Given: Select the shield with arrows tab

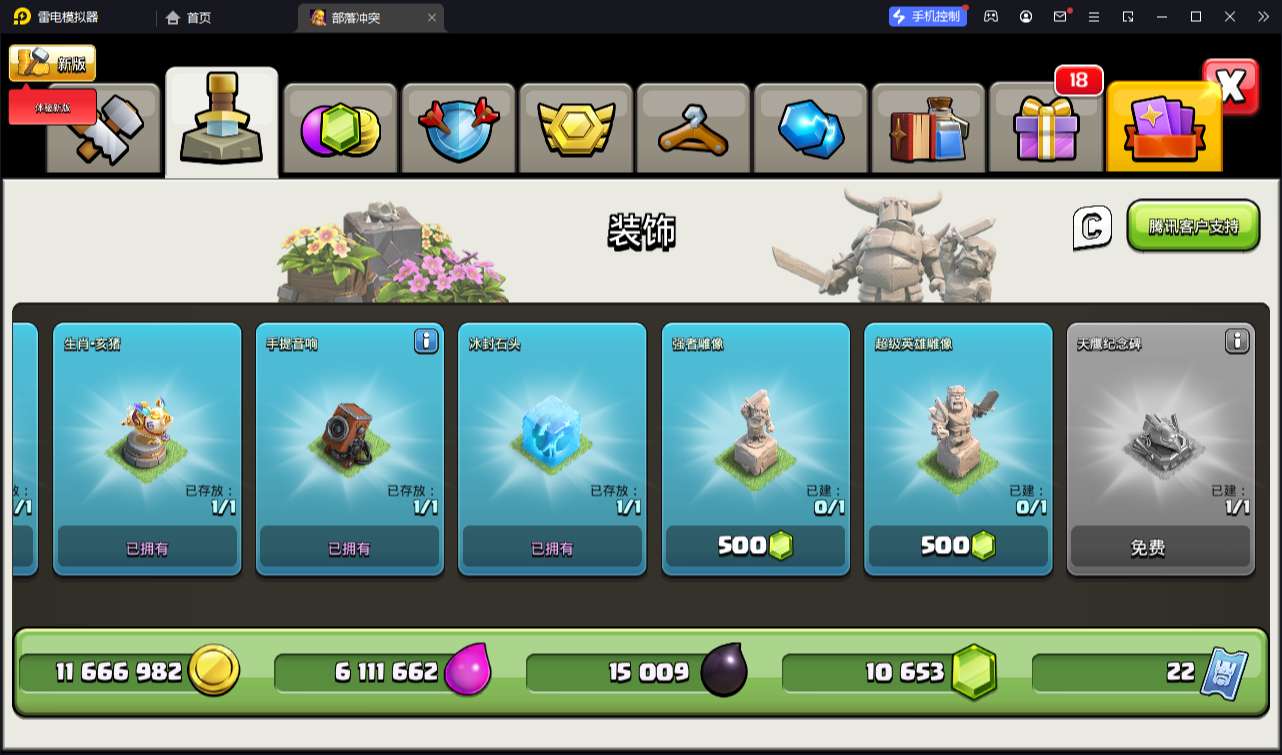Looking at the screenshot, I should click(x=458, y=130).
